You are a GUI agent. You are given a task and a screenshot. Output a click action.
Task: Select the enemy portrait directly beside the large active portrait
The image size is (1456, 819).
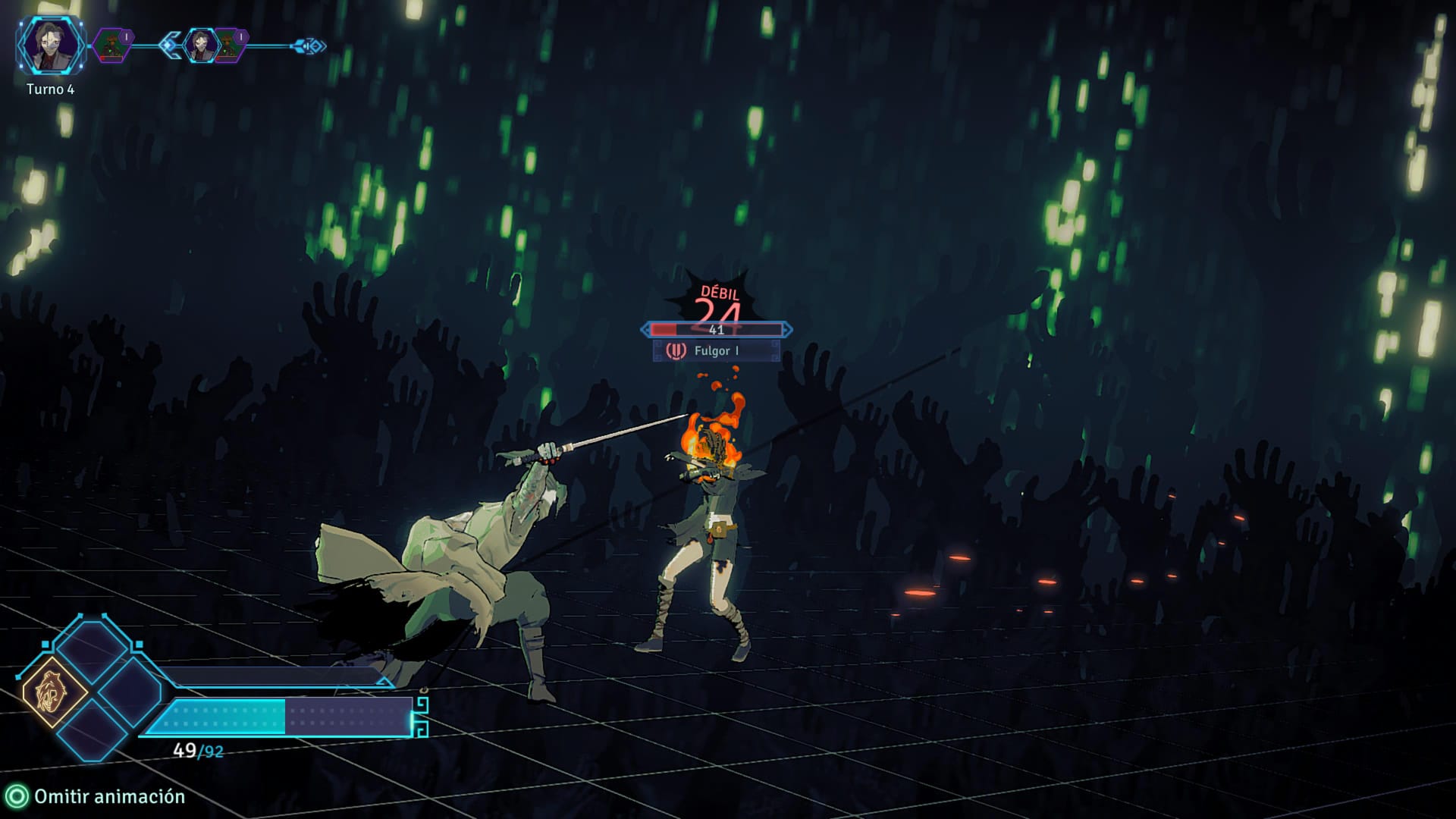click(x=112, y=45)
